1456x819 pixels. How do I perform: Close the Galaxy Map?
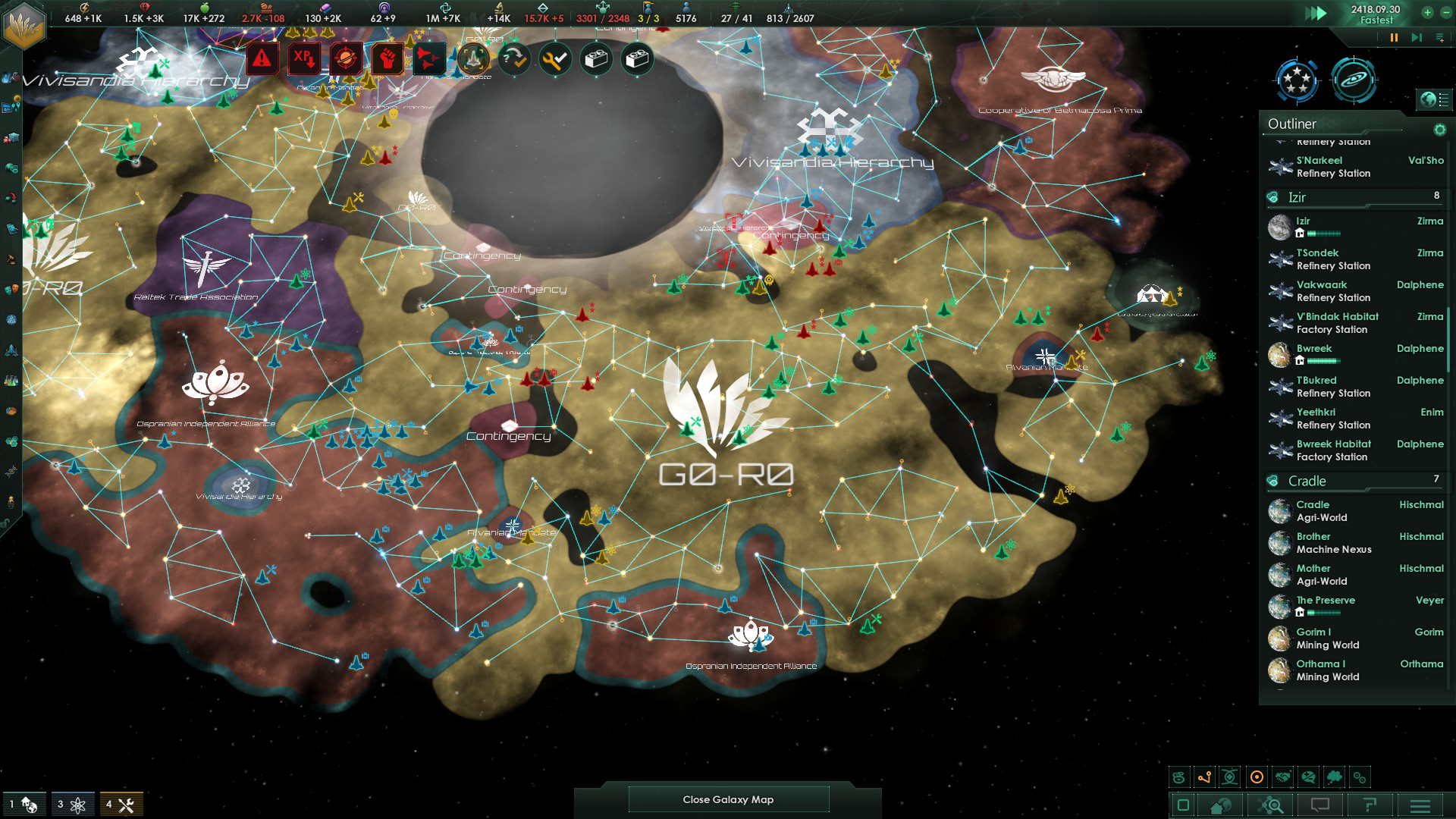point(728,799)
